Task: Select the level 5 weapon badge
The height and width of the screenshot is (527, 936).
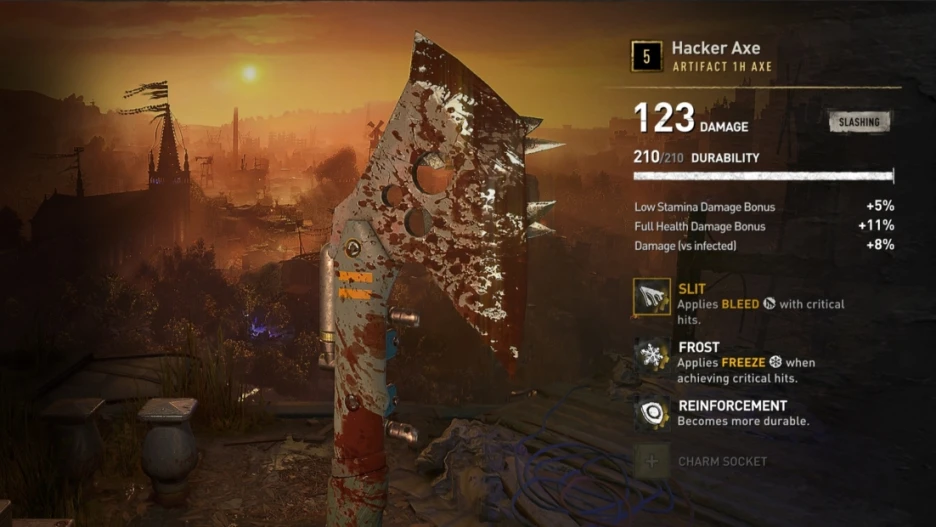Action: pyautogui.click(x=647, y=56)
